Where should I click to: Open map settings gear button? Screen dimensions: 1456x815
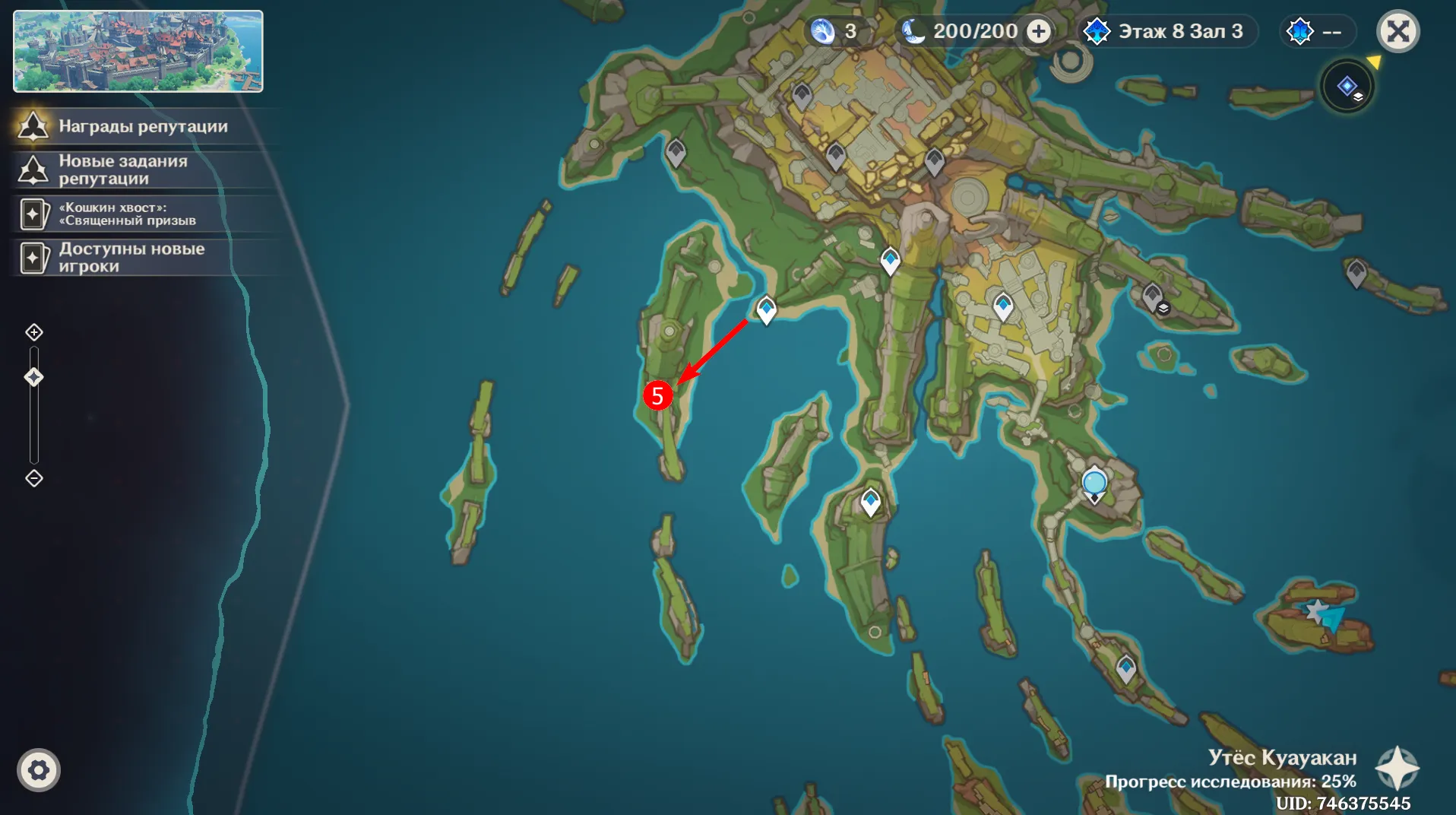point(39,770)
